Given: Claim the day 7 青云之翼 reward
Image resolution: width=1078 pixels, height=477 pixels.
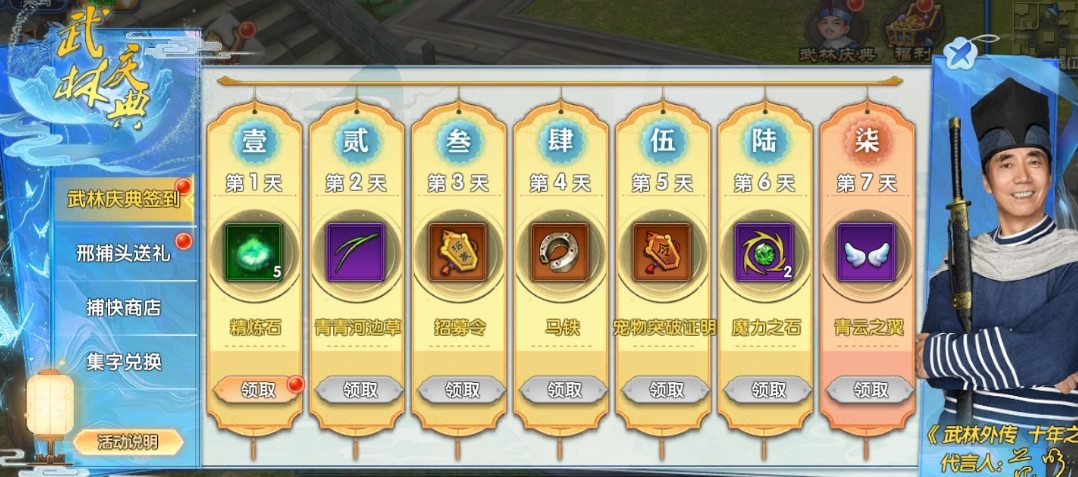Looking at the screenshot, I should point(866,389).
